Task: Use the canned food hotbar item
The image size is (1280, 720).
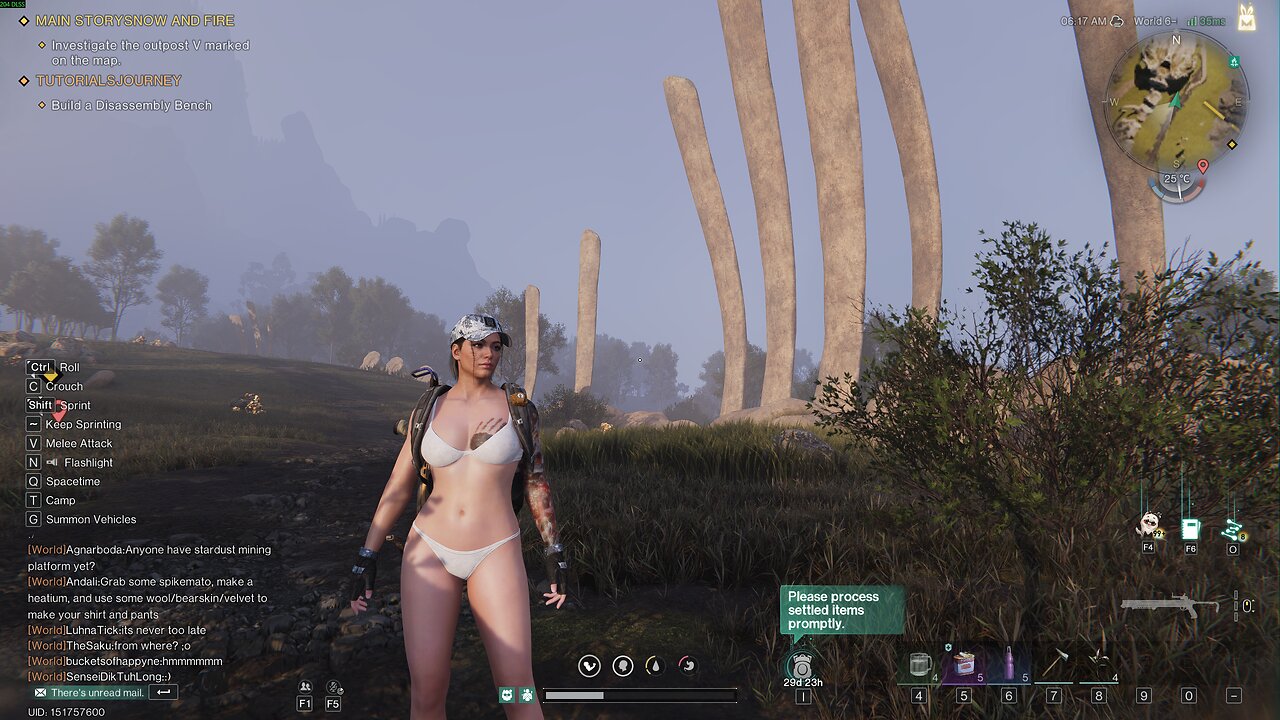Action: coord(964,664)
